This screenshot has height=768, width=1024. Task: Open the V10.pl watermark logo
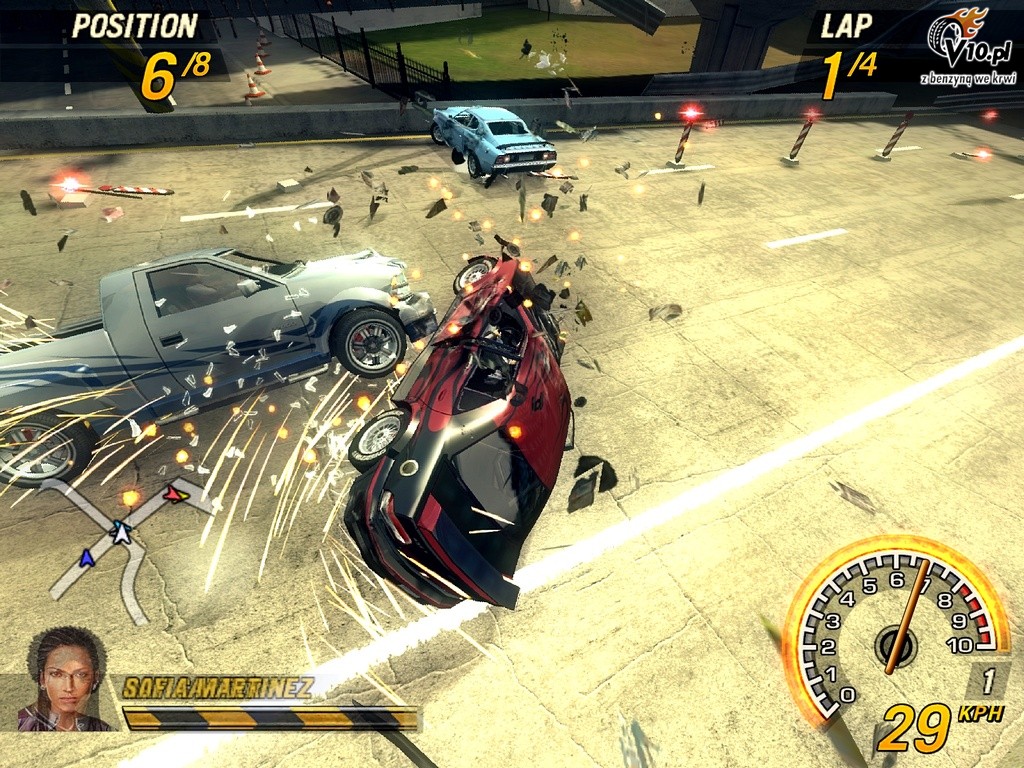click(966, 47)
